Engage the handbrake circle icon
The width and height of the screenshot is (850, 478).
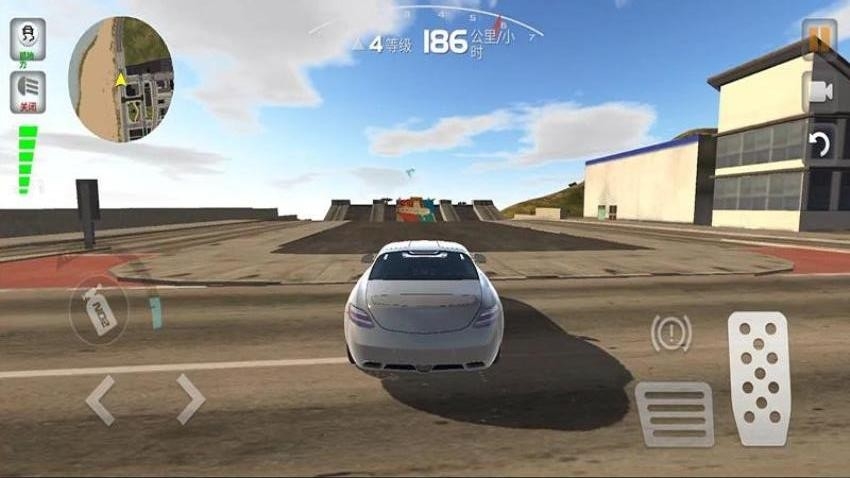point(671,333)
